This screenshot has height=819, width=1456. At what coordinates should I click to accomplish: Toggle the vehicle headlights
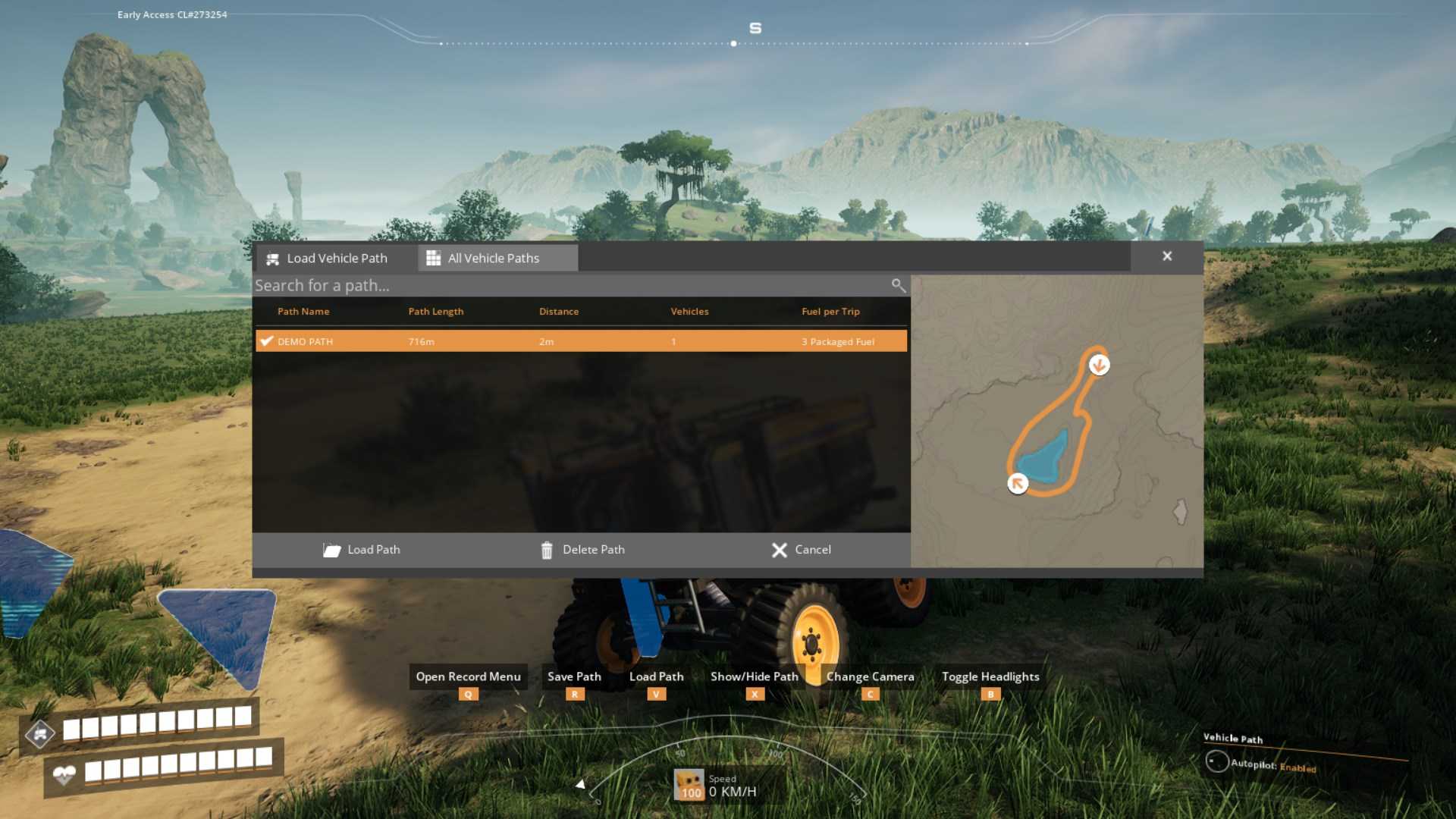tap(990, 676)
